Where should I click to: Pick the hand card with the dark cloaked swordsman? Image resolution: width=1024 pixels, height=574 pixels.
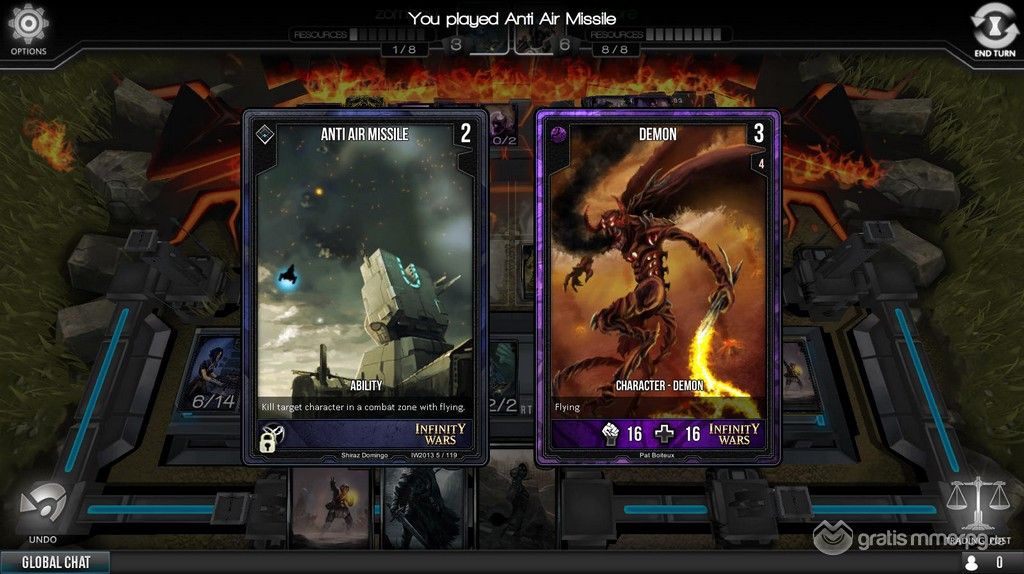(x=426, y=507)
